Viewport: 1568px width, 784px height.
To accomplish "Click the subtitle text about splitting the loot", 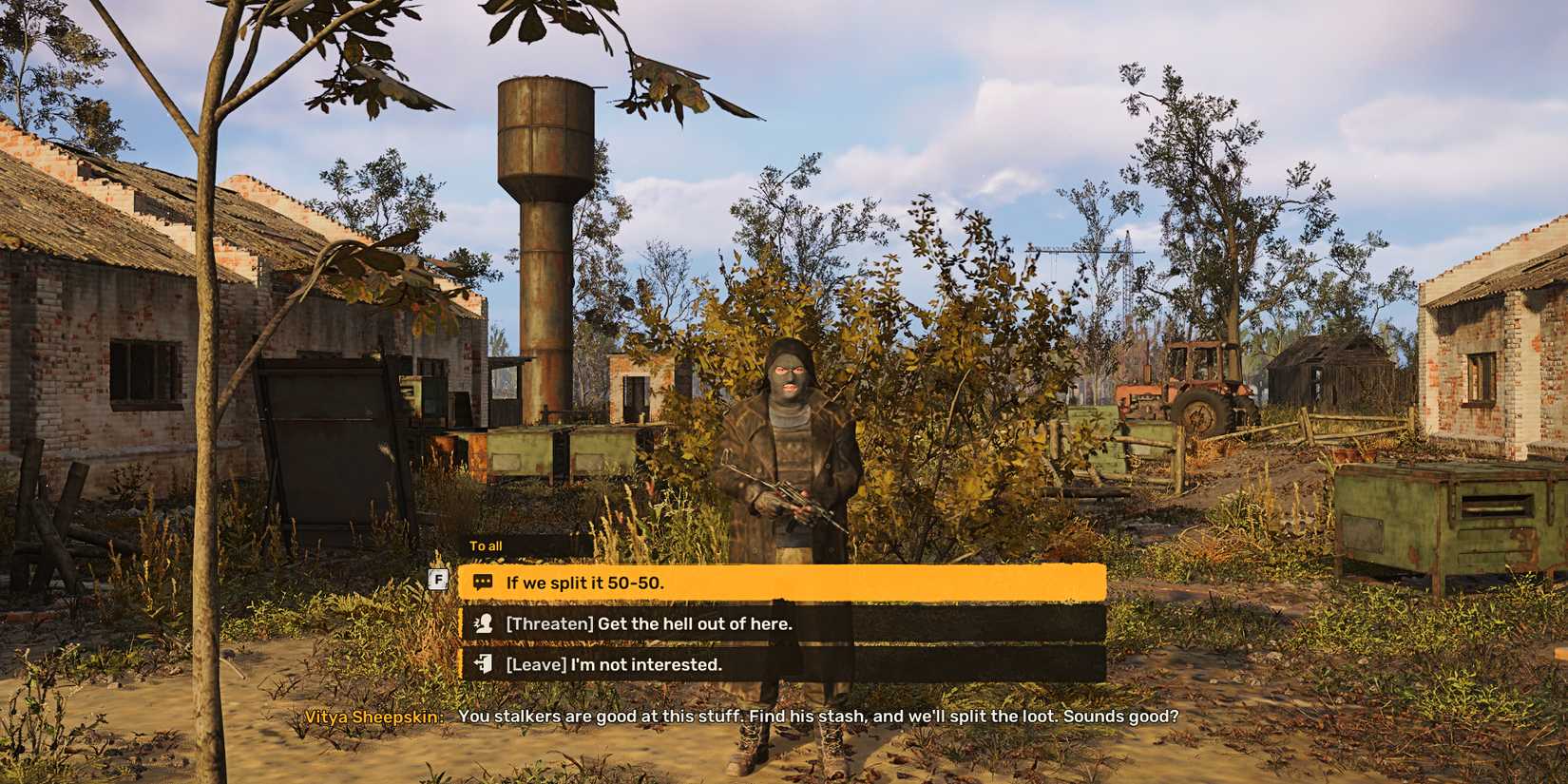I will (817, 718).
